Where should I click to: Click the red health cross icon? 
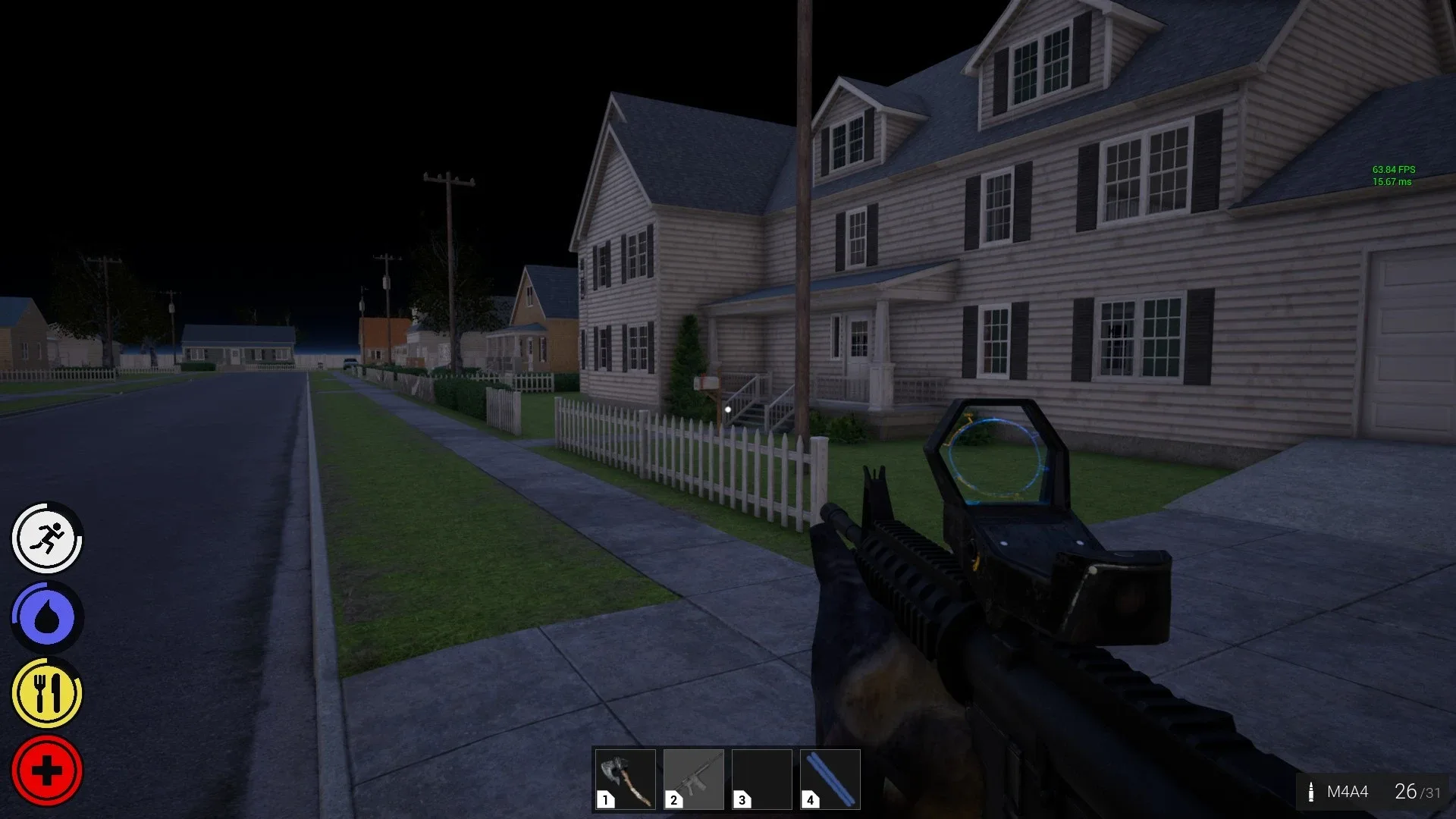(45, 769)
